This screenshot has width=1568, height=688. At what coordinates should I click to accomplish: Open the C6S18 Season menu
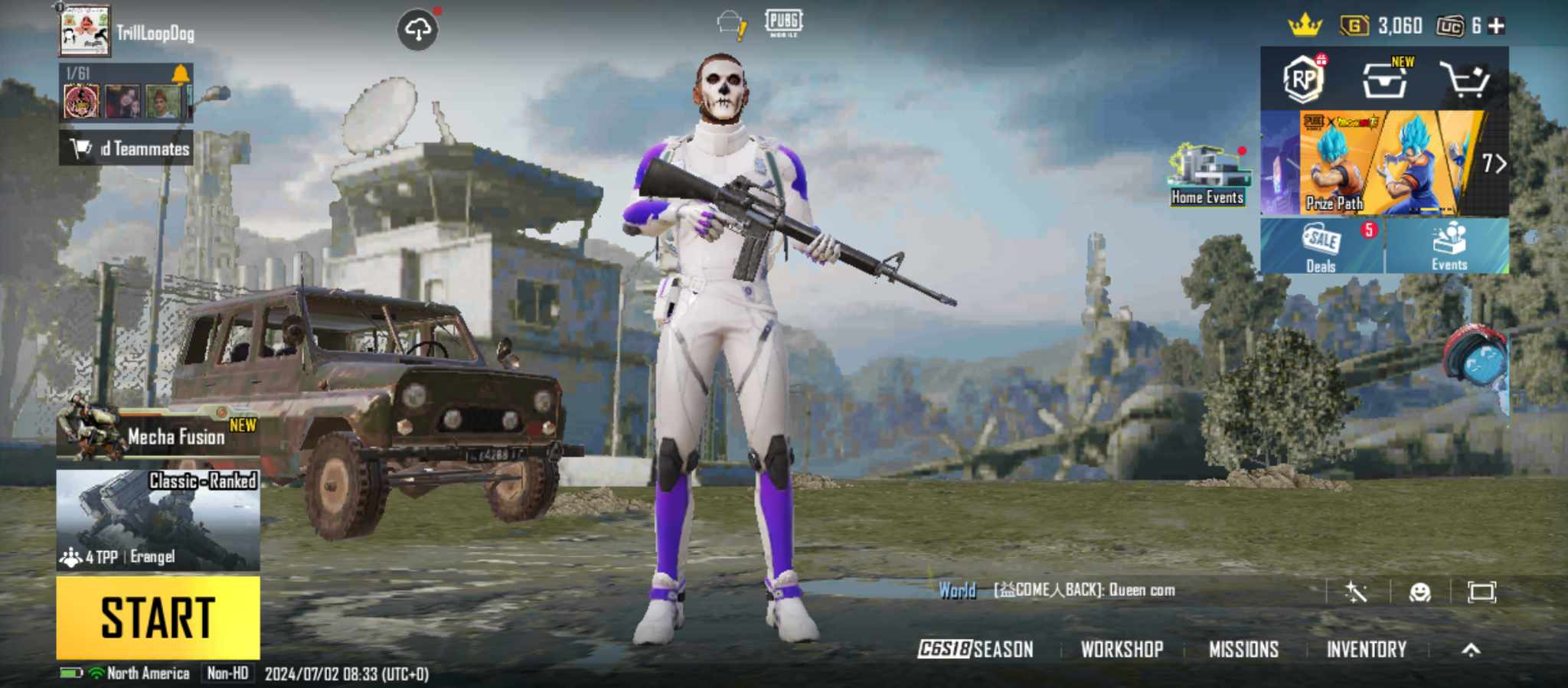tap(976, 650)
